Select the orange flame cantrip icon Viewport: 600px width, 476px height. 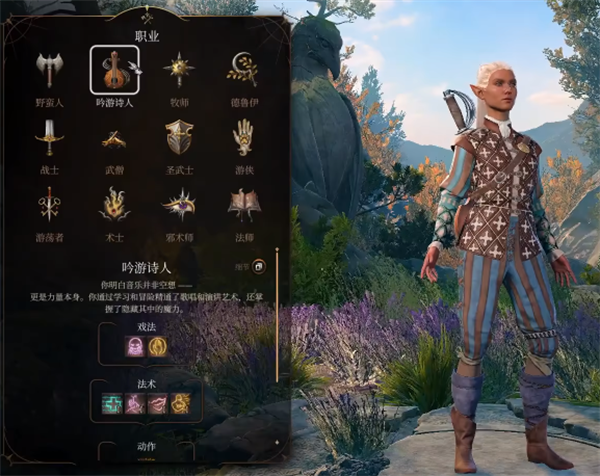(x=157, y=346)
